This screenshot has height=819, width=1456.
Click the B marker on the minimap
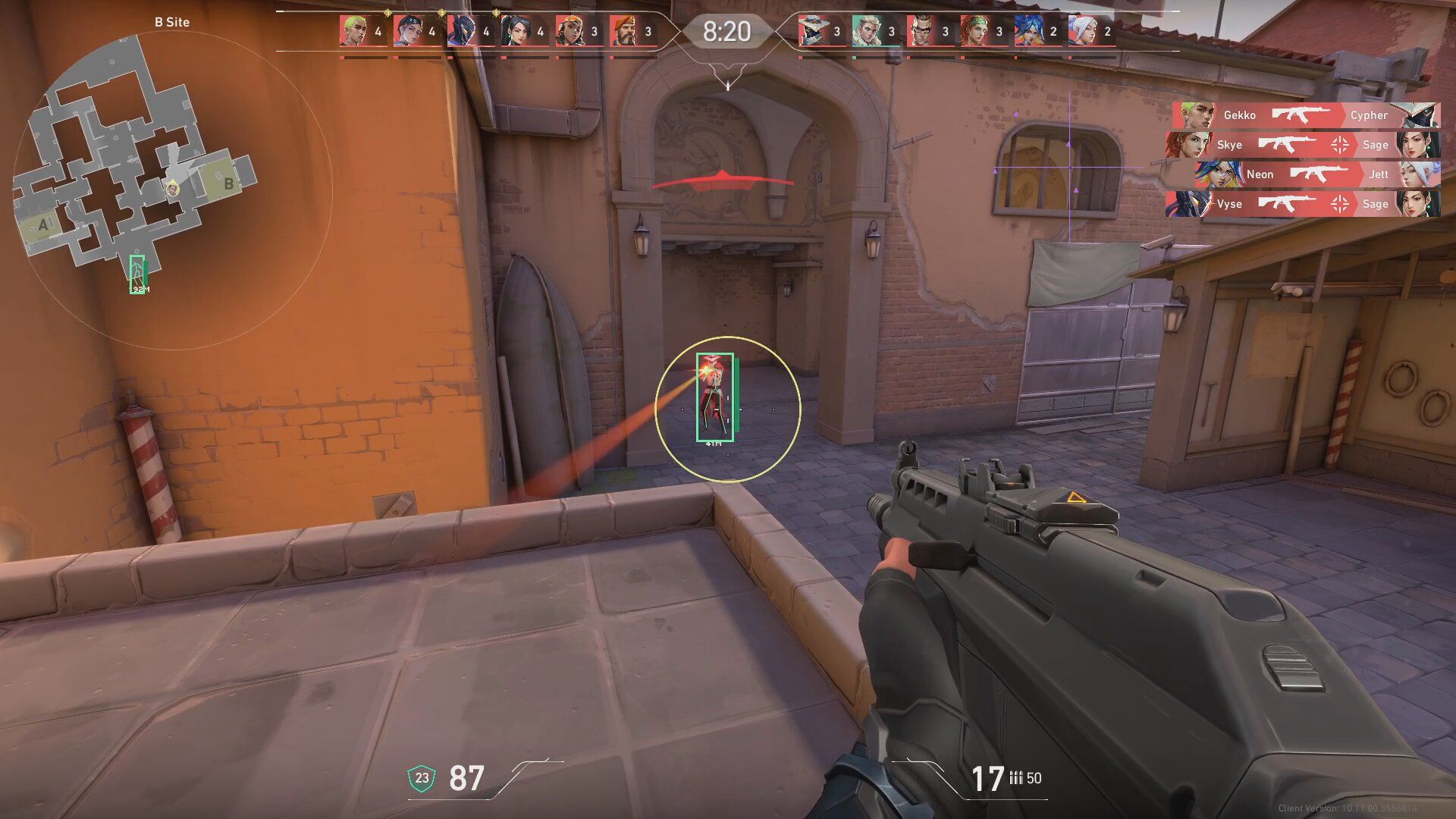pos(227,183)
